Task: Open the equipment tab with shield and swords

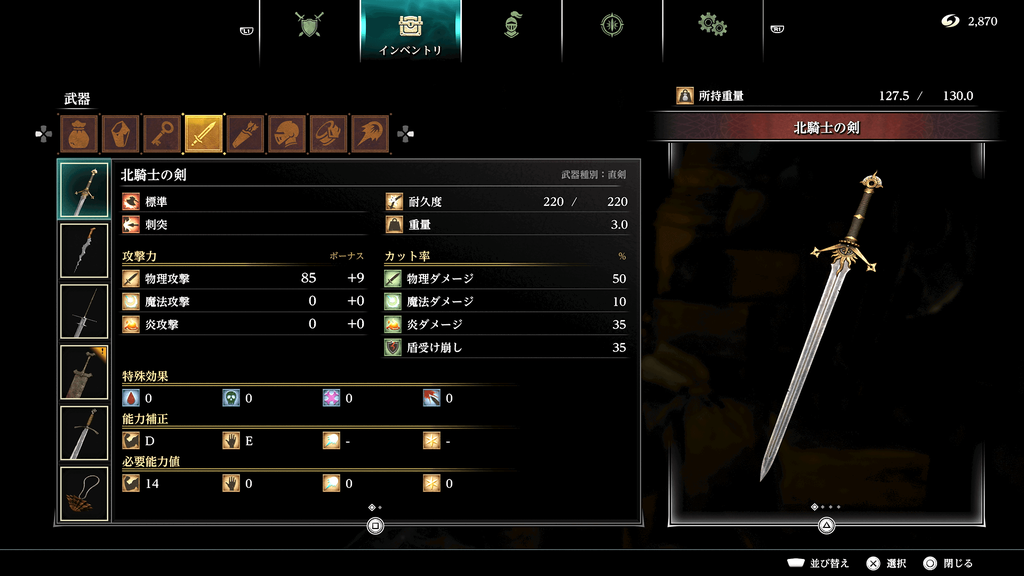Action: pos(310,26)
